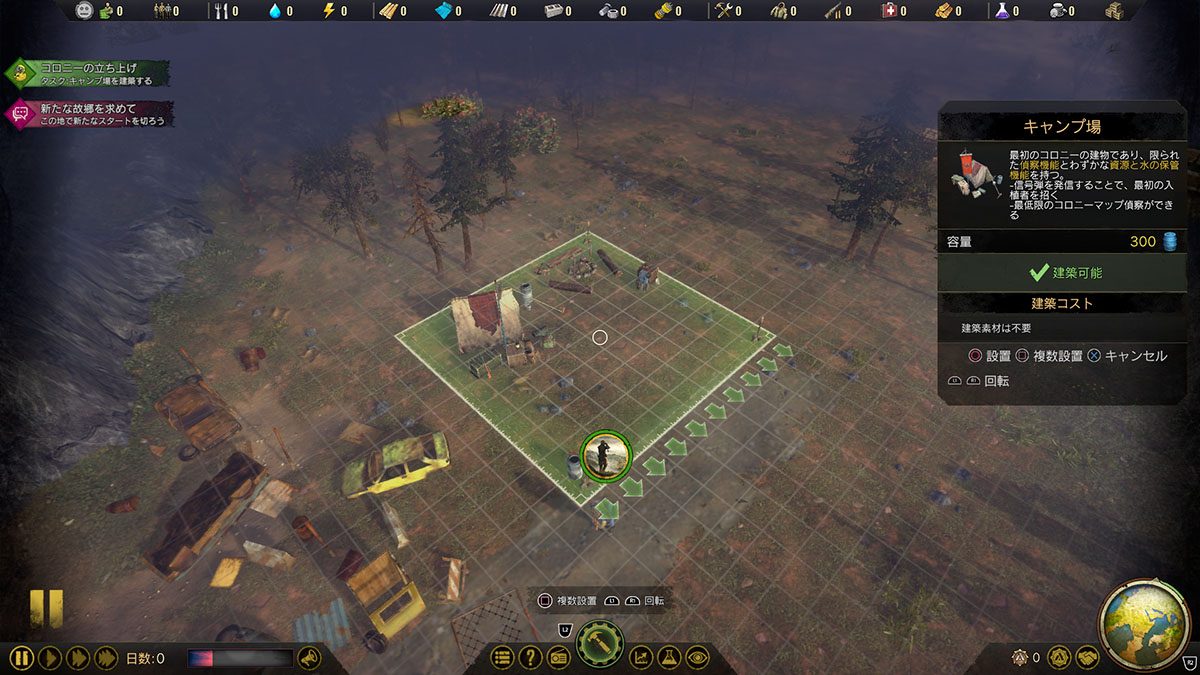Click the lightning bolt energy icon
The width and height of the screenshot is (1200, 675).
(x=330, y=11)
